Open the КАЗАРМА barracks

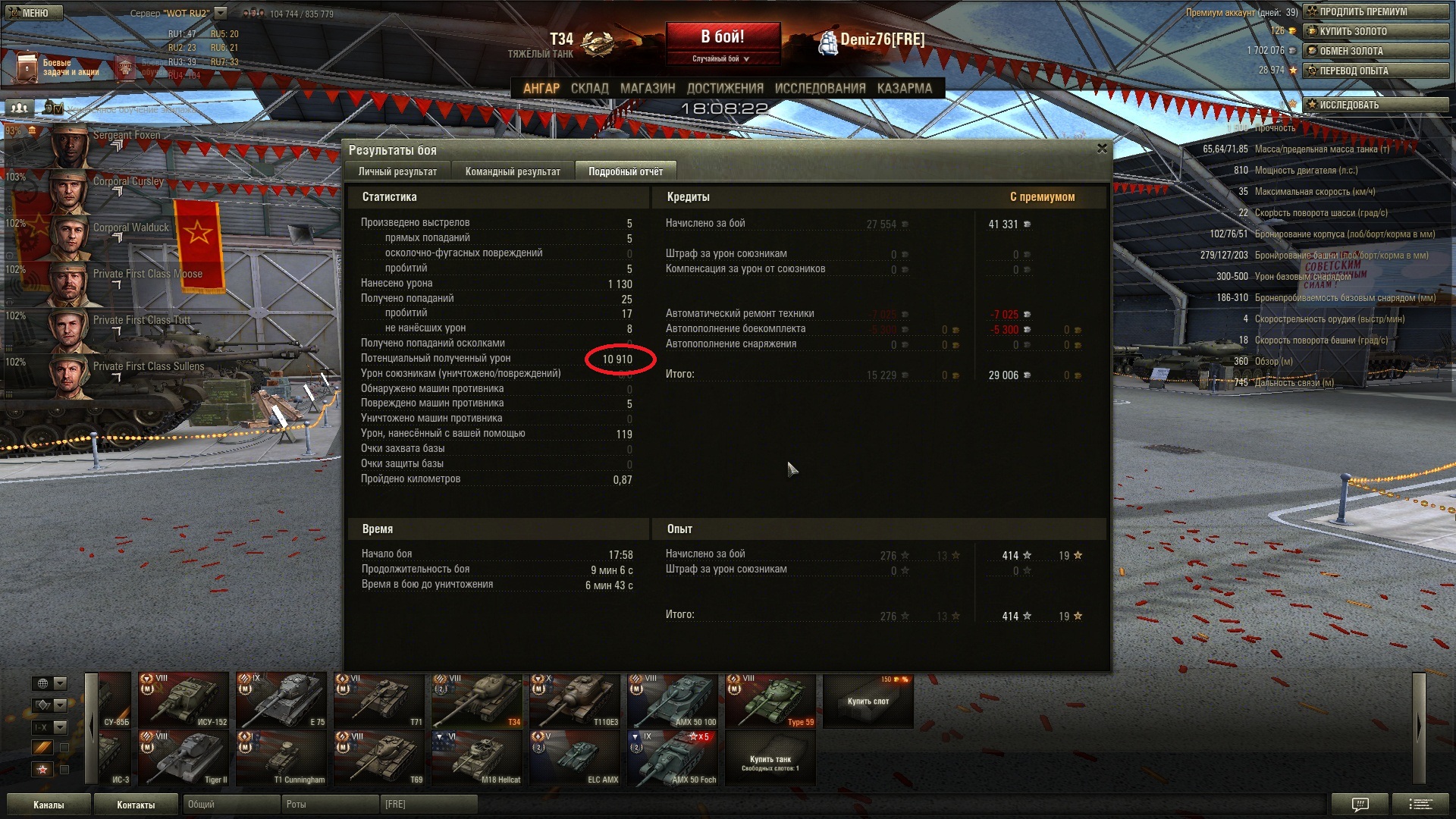coord(904,89)
